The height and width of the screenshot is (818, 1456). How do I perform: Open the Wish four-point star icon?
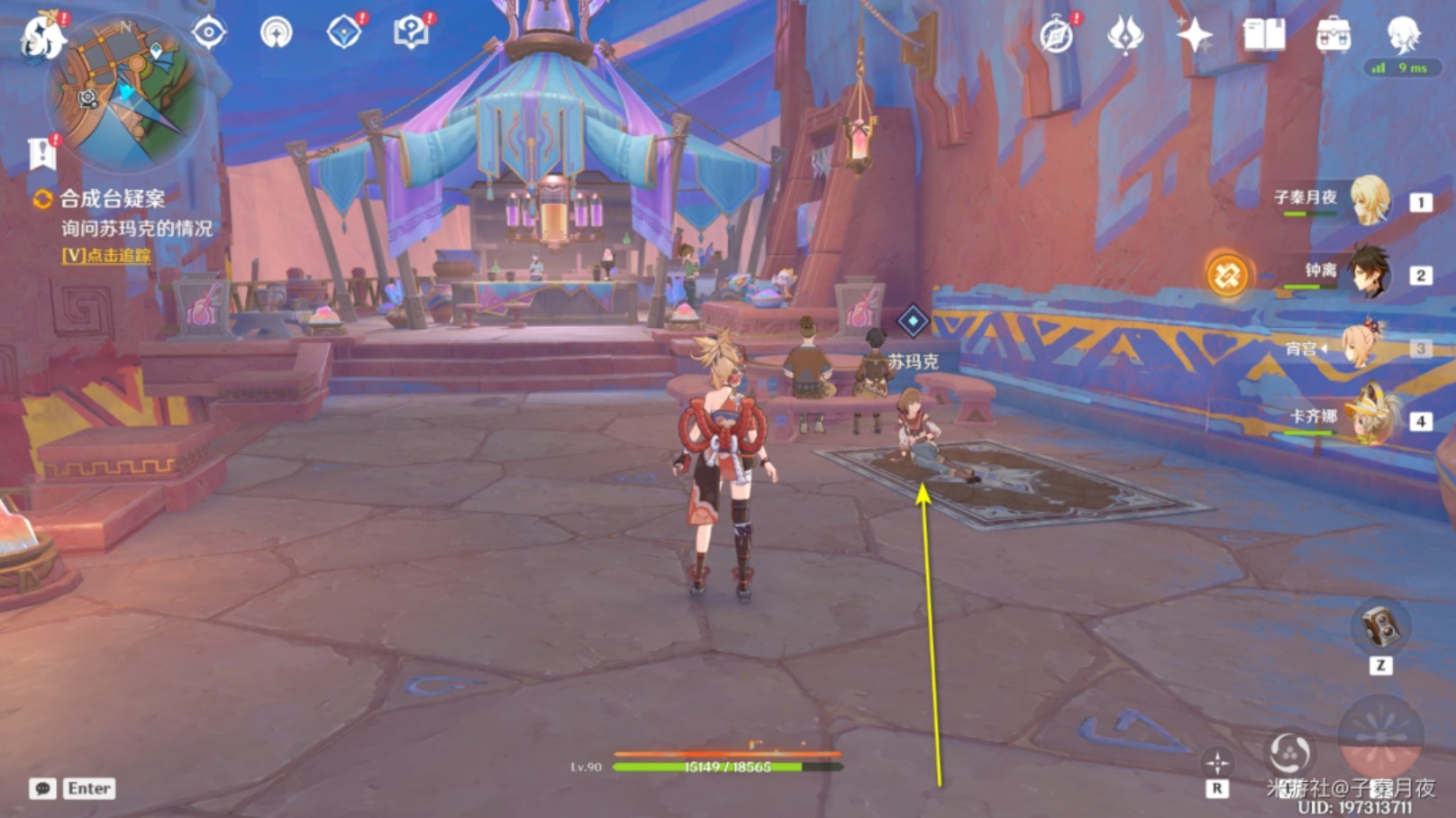tap(1194, 36)
